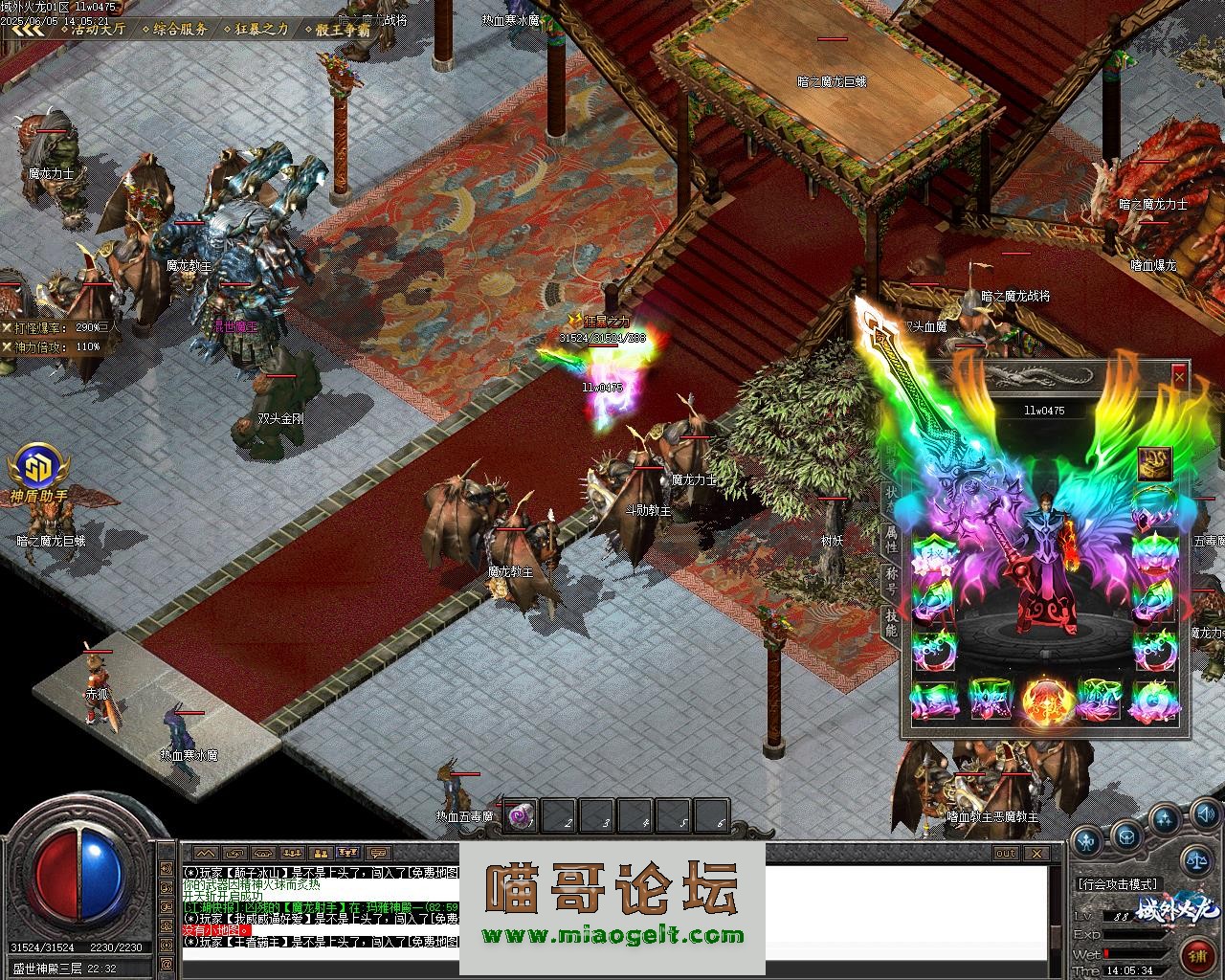Collapse the top menu with the arrows

[29, 29]
